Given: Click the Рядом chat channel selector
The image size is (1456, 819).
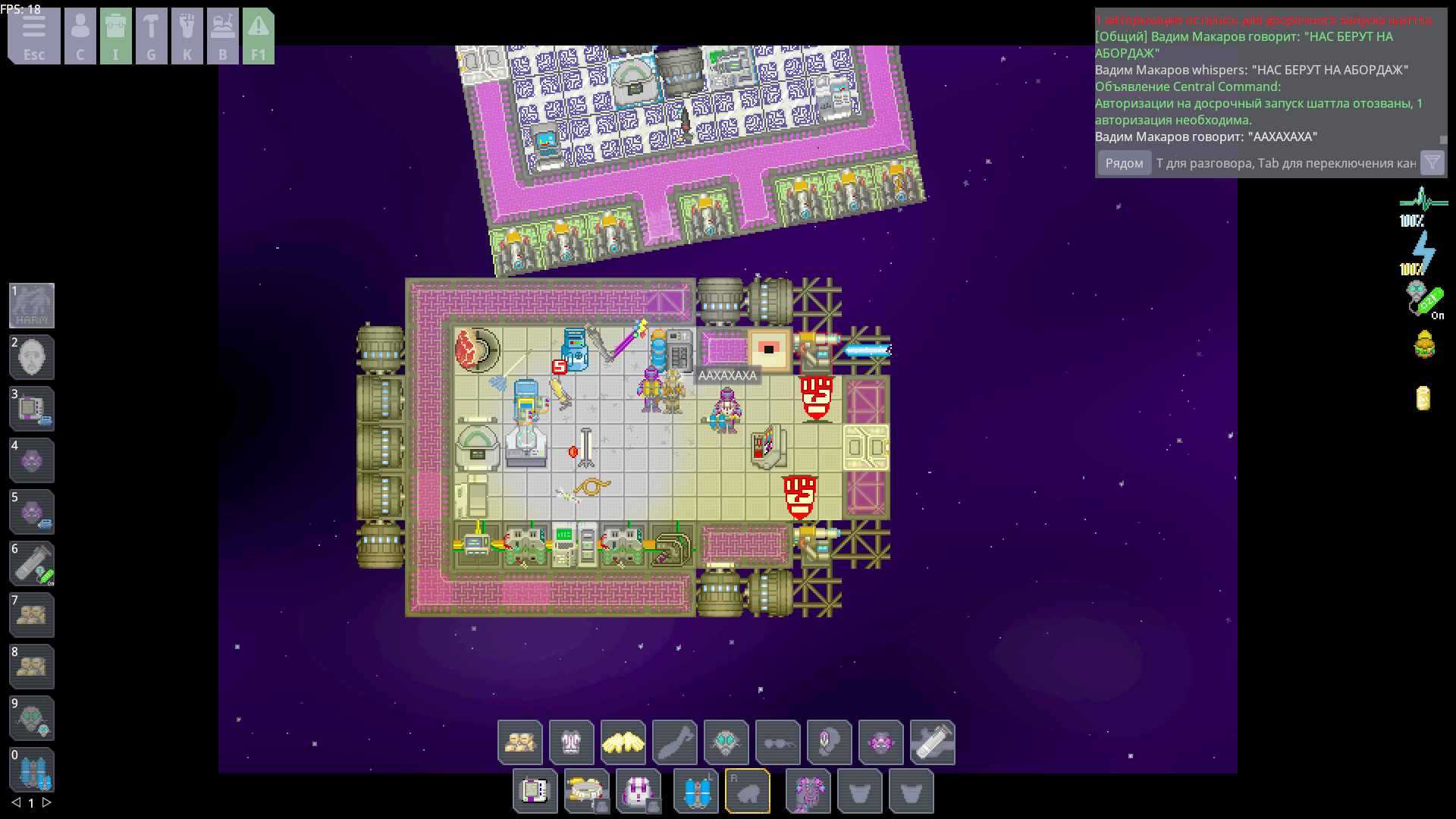Looking at the screenshot, I should (x=1124, y=163).
